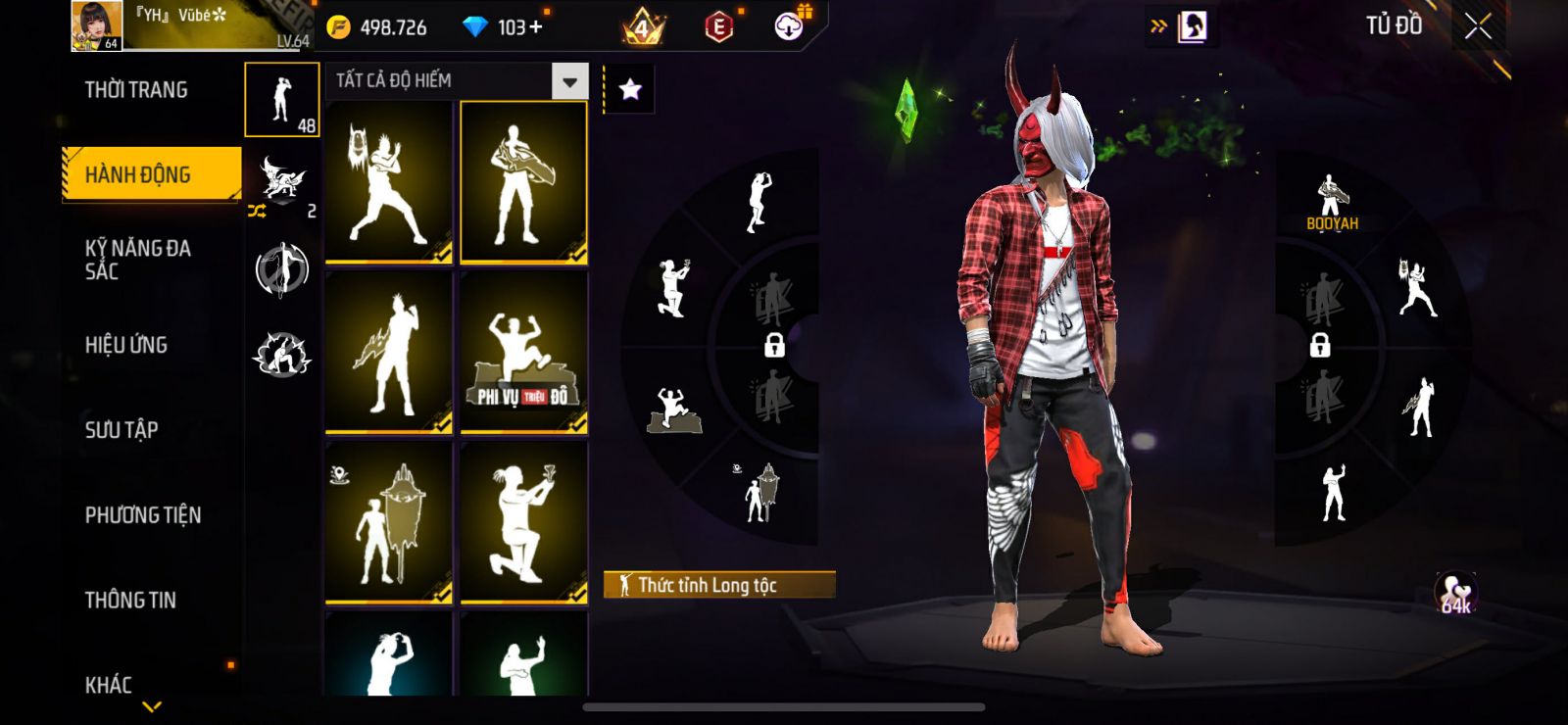Expand the Tất Cả Độ Hiếm dropdown
1568x725 pixels.
coord(569,81)
